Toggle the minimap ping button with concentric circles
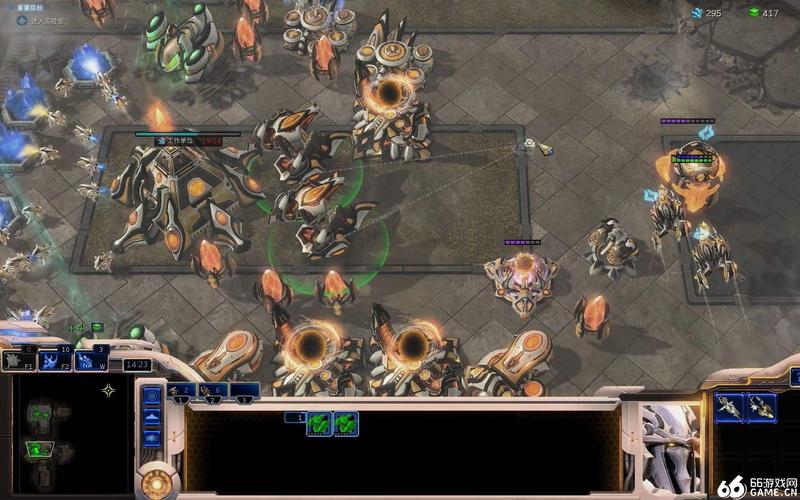Image resolution: width=800 pixels, height=500 pixels. 152,394
